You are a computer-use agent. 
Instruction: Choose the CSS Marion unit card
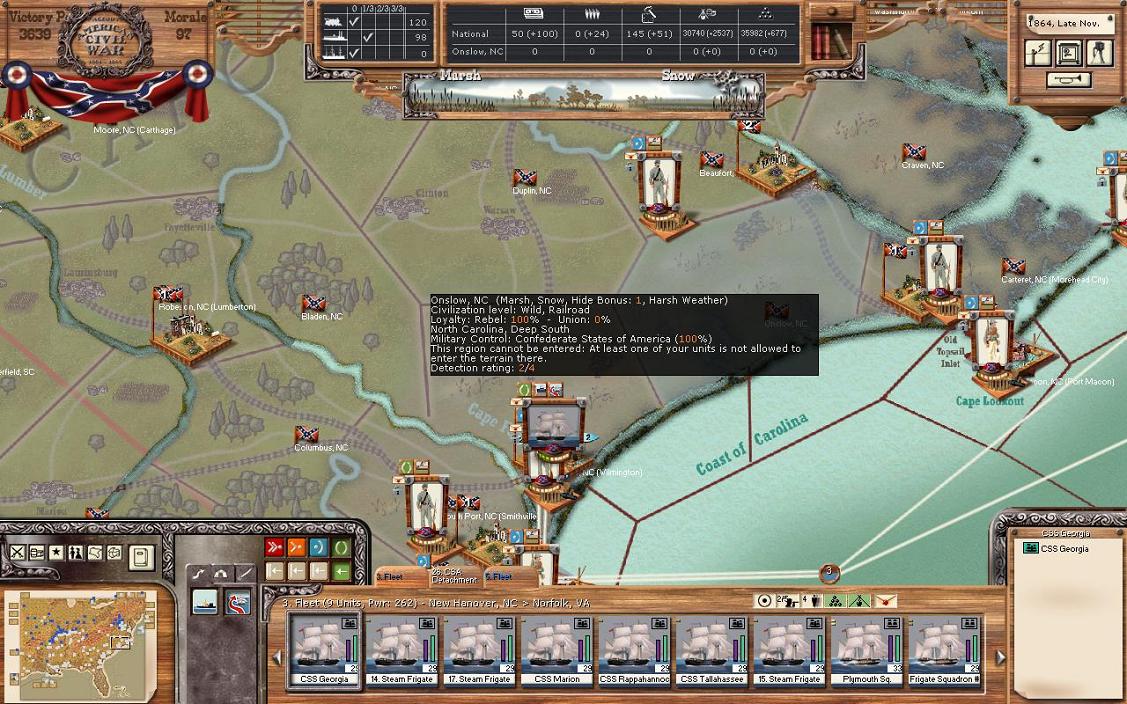[557, 648]
